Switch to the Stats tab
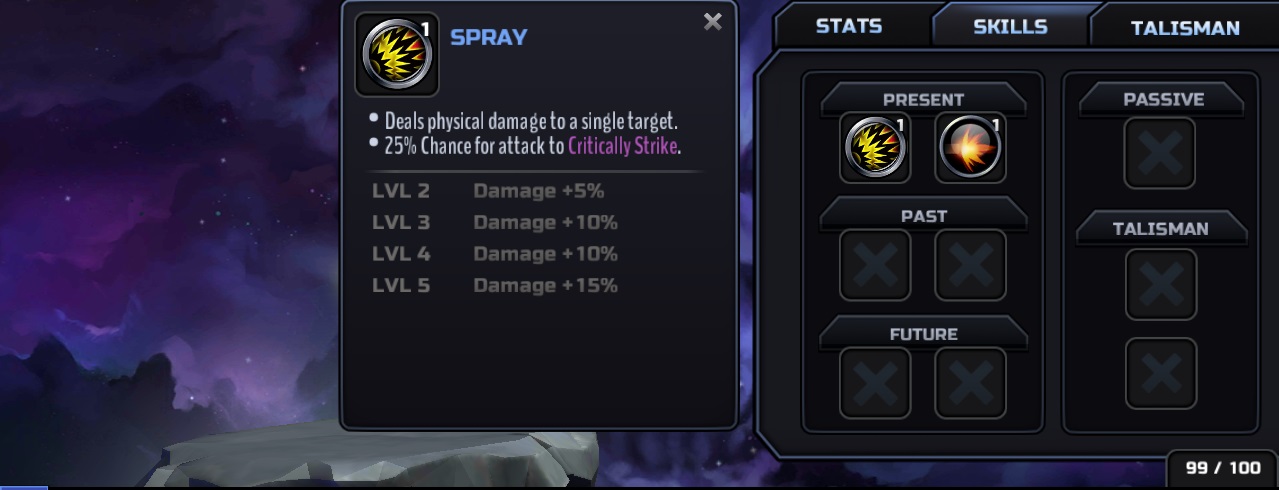Image resolution: width=1279 pixels, height=490 pixels. (x=849, y=27)
